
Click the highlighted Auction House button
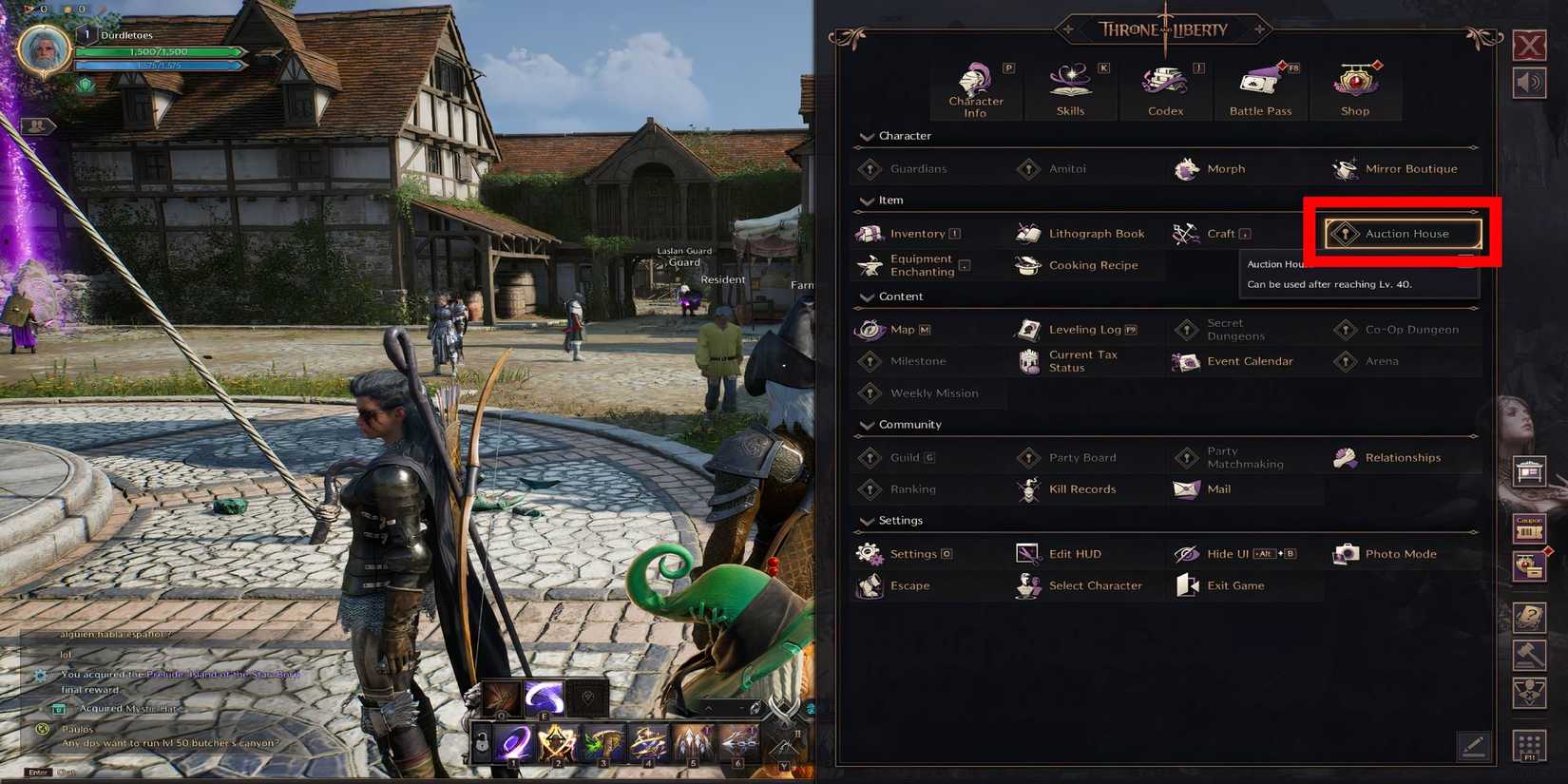click(1402, 234)
